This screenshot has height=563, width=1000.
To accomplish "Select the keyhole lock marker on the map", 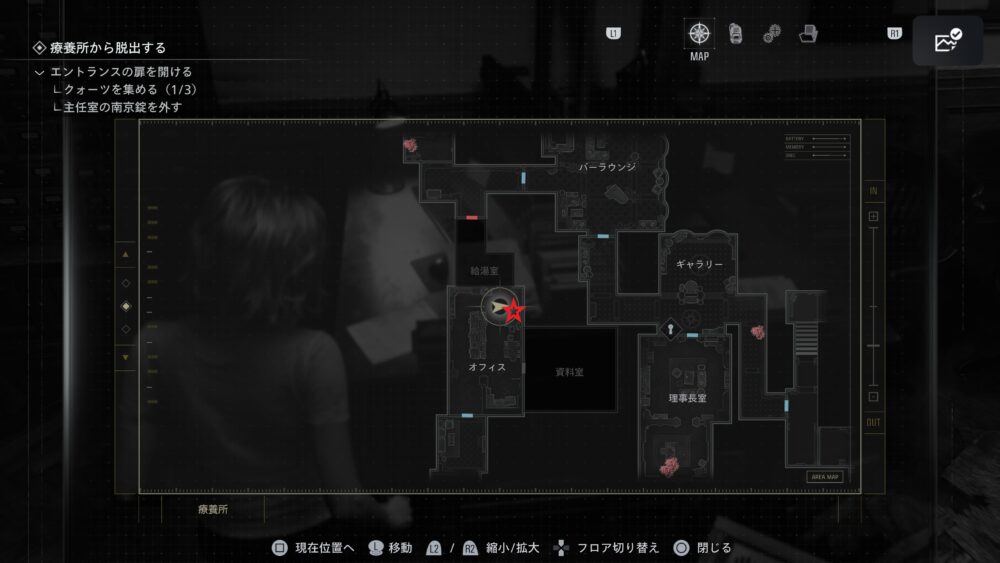I will [x=669, y=328].
